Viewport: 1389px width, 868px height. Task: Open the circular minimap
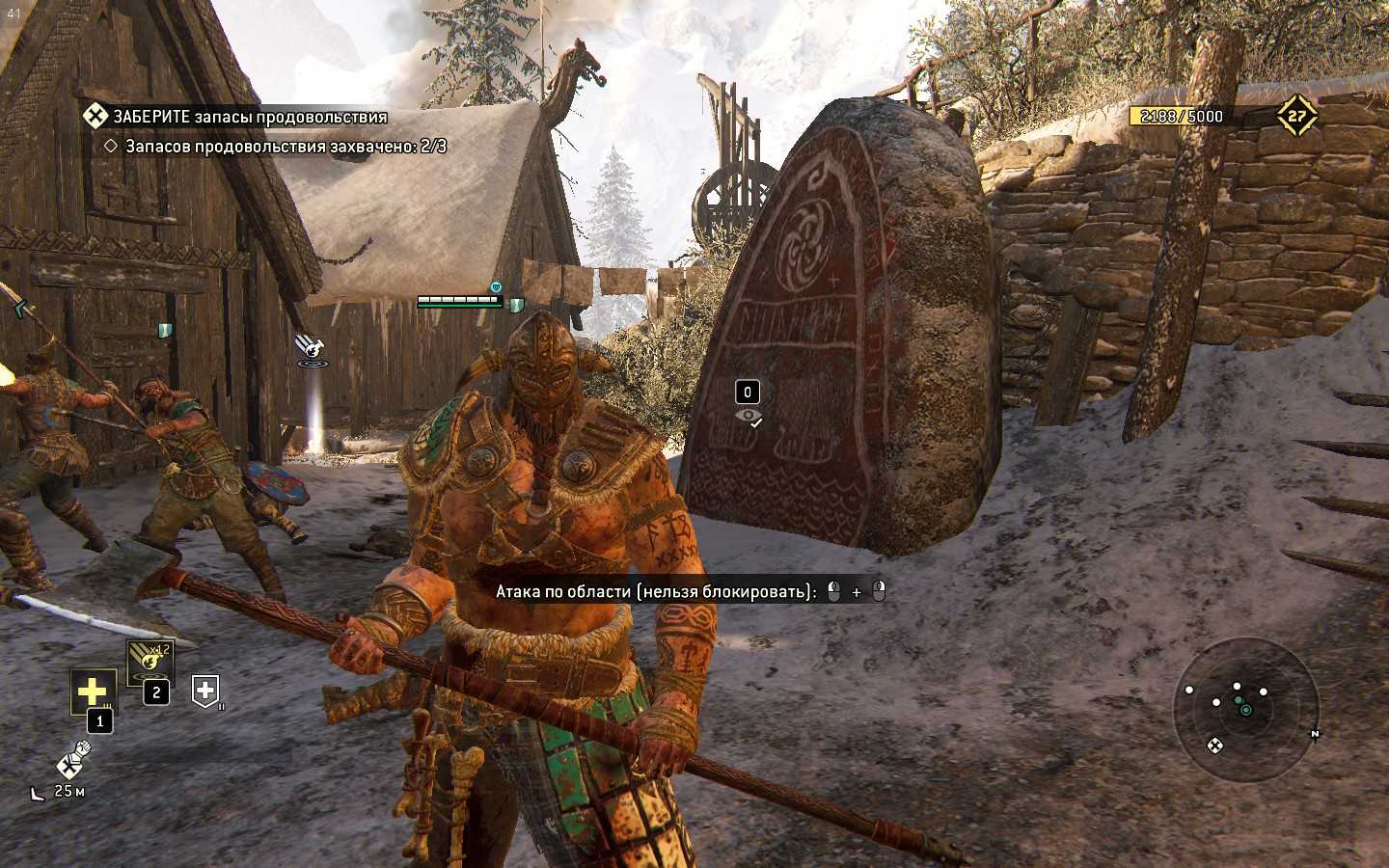(x=1245, y=704)
